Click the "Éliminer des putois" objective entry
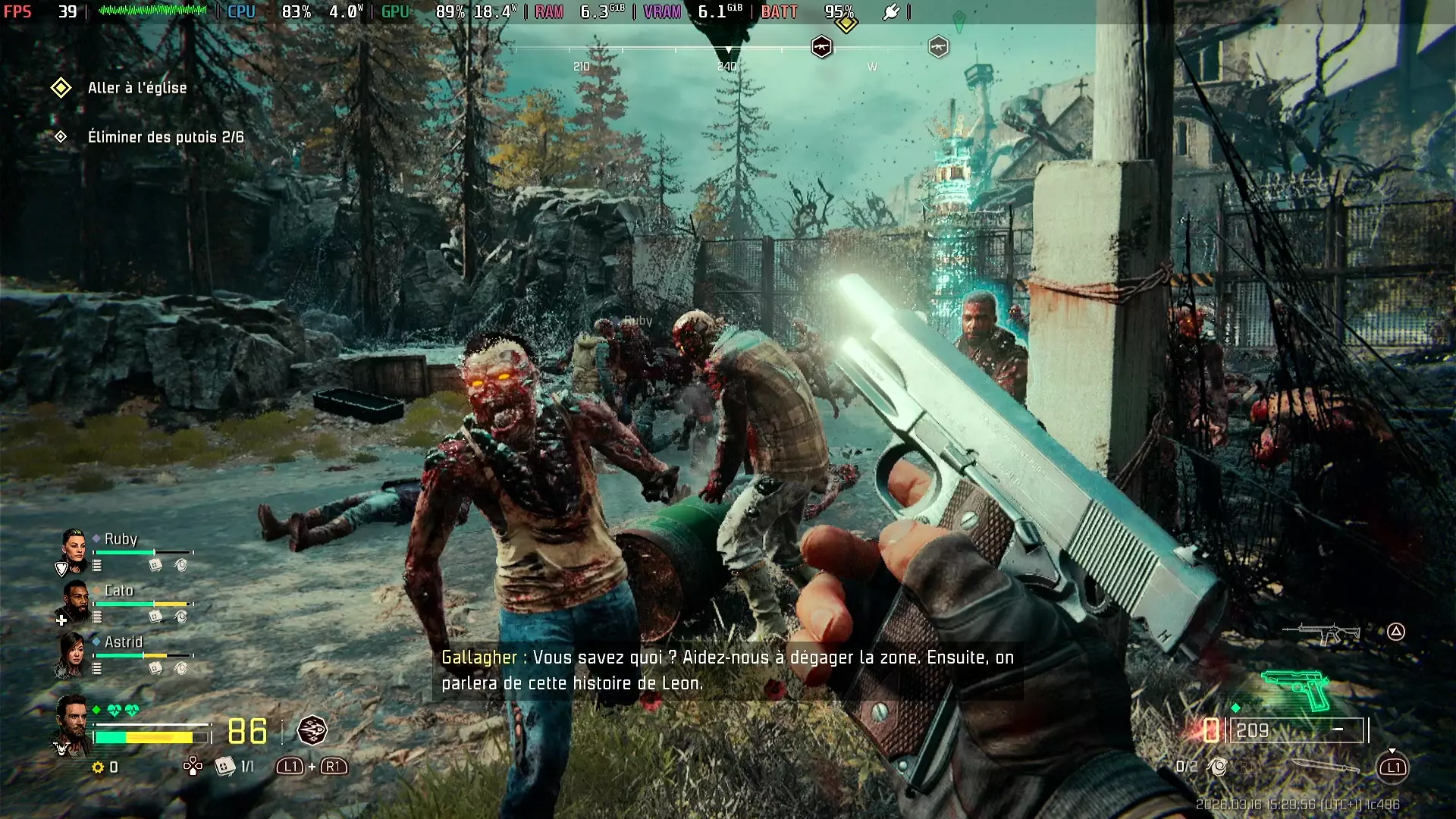Viewport: 1456px width, 819px height. click(165, 137)
